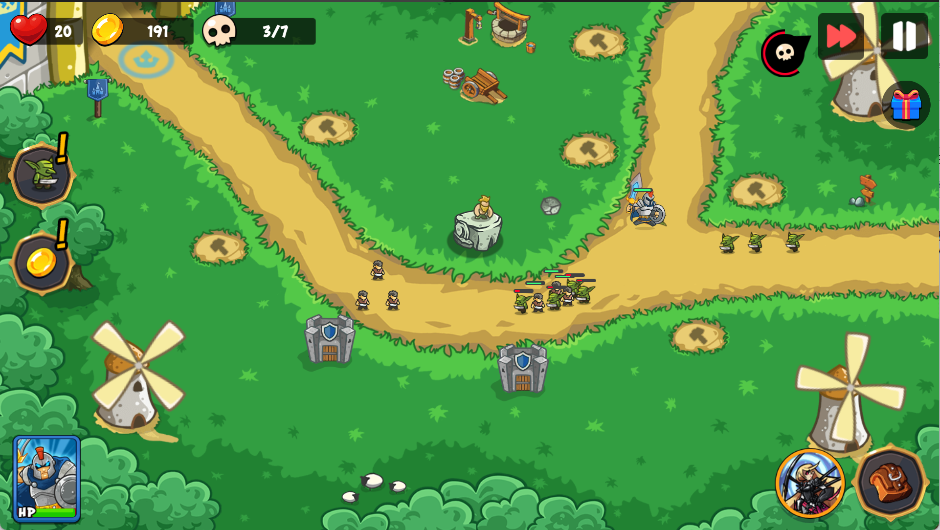This screenshot has width=940, height=530.
Task: Call the next wave with the skull button
Action: [x=784, y=53]
